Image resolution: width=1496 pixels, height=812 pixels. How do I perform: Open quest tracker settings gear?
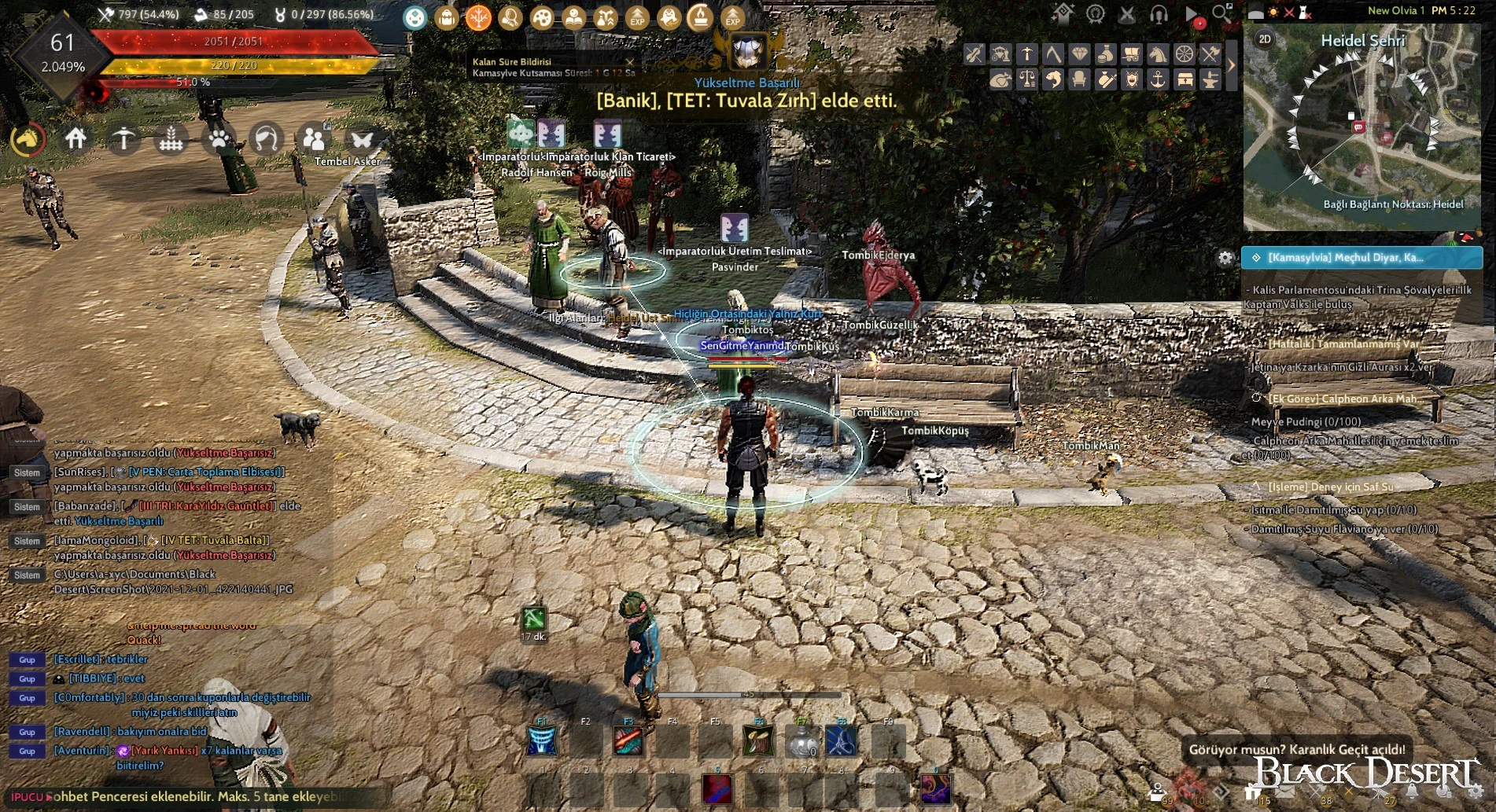click(1225, 258)
